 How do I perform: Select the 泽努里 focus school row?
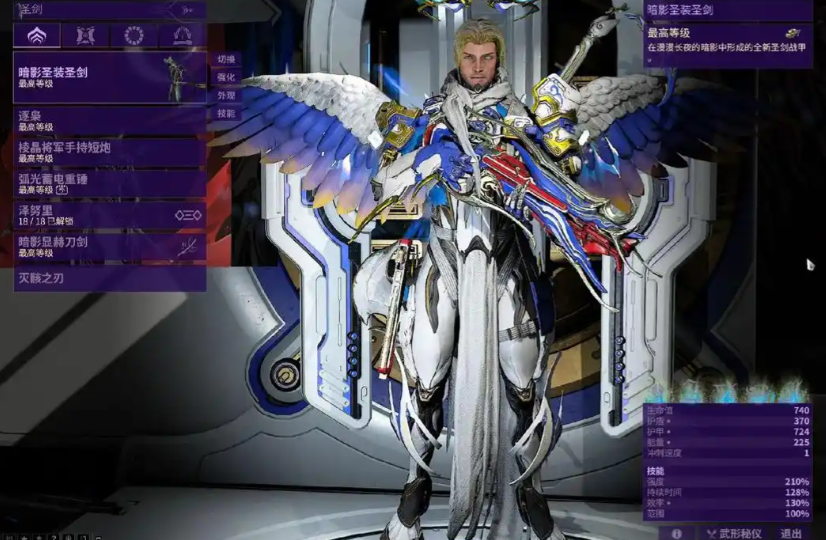[x=108, y=215]
